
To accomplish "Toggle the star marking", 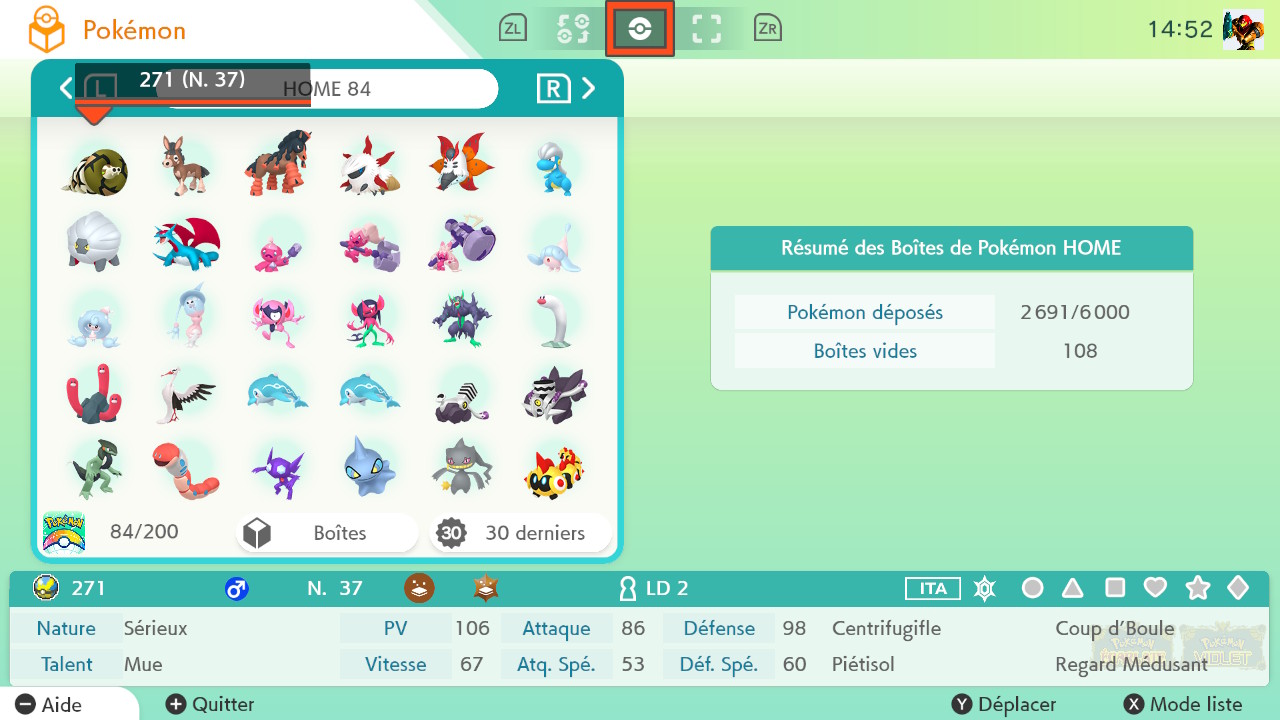I will 1197,588.
